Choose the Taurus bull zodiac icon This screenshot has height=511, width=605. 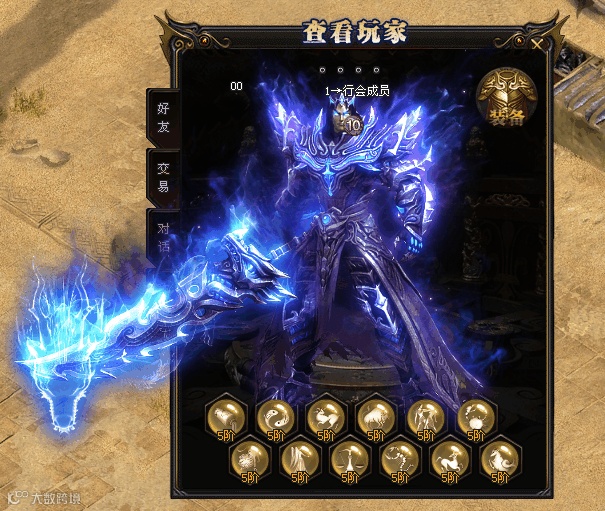(374, 416)
